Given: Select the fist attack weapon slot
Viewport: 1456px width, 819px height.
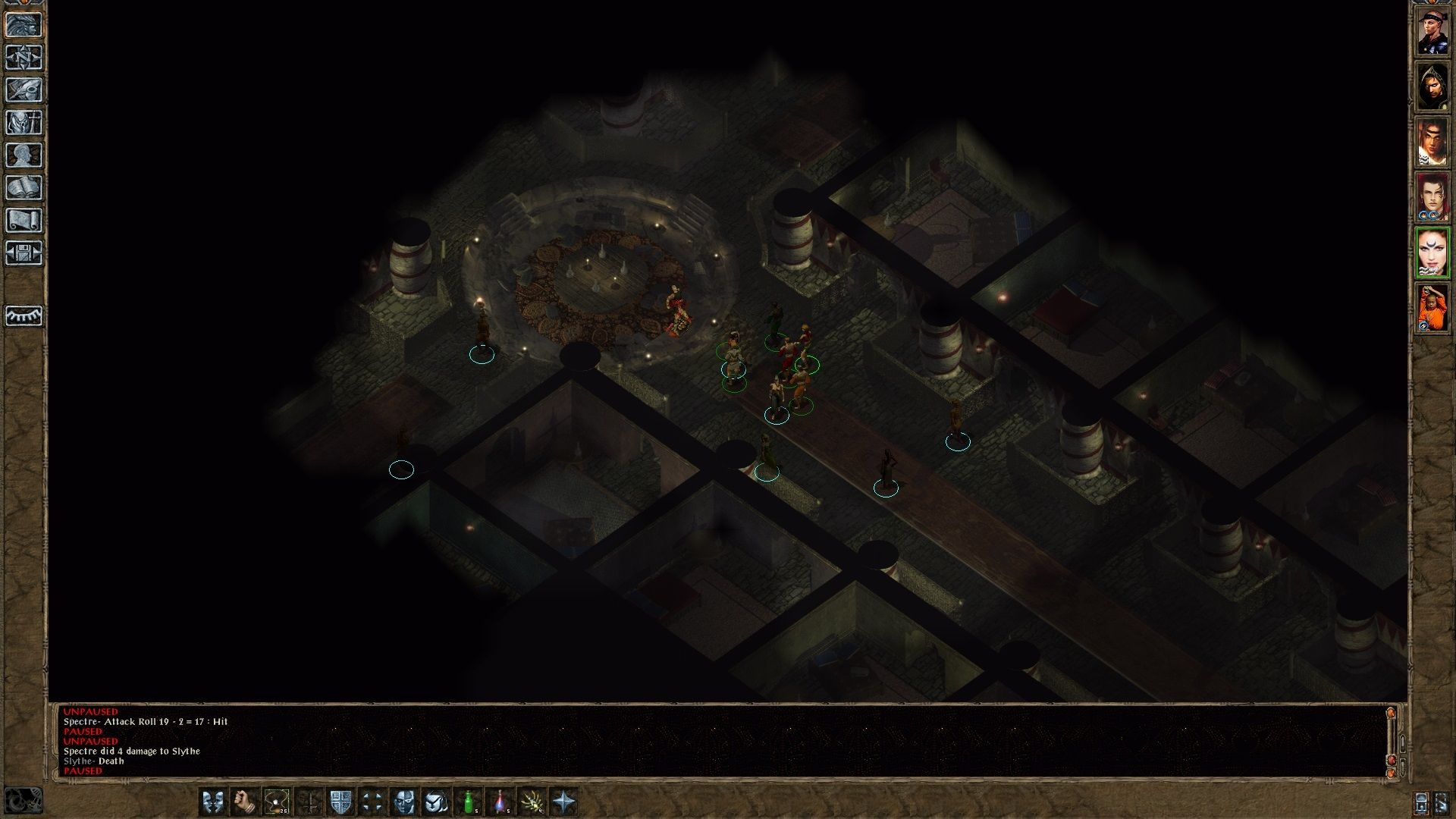Looking at the screenshot, I should coord(244,802).
